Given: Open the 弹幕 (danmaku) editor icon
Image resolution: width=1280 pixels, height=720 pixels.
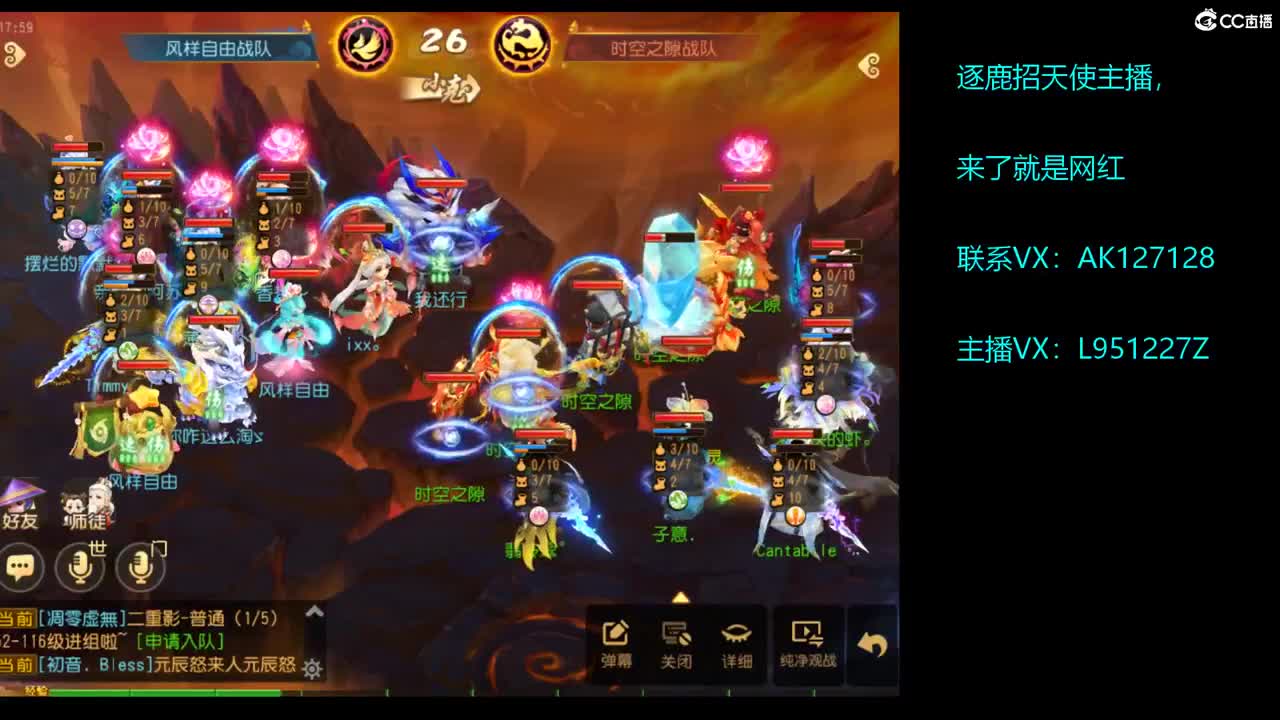Looking at the screenshot, I should click(x=615, y=633).
